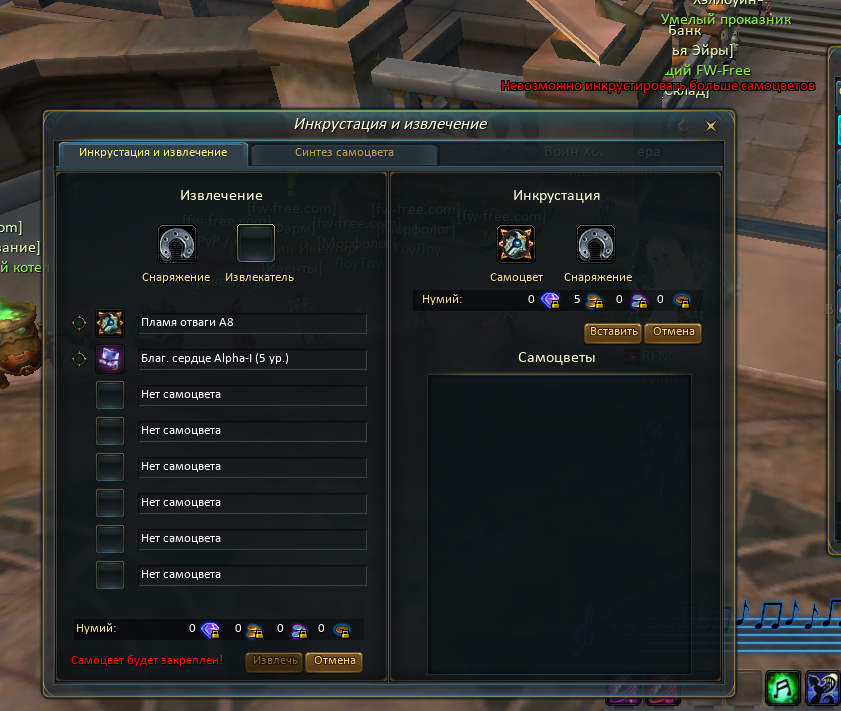Select the empty Извлекатель slot

pos(256,243)
